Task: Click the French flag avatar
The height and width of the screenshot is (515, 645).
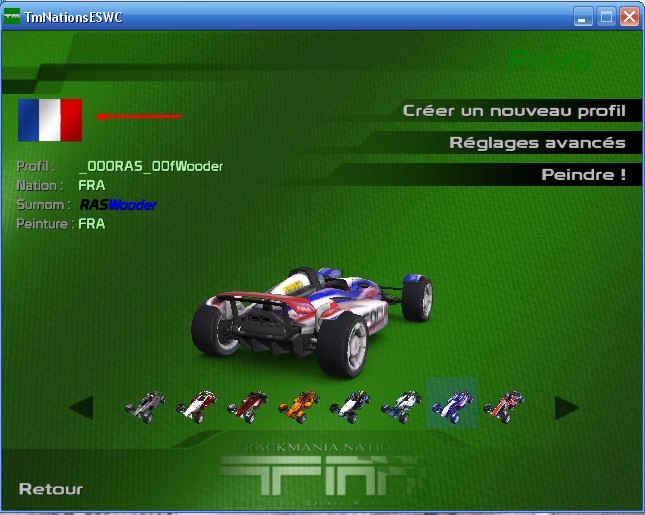Action: tap(50, 120)
